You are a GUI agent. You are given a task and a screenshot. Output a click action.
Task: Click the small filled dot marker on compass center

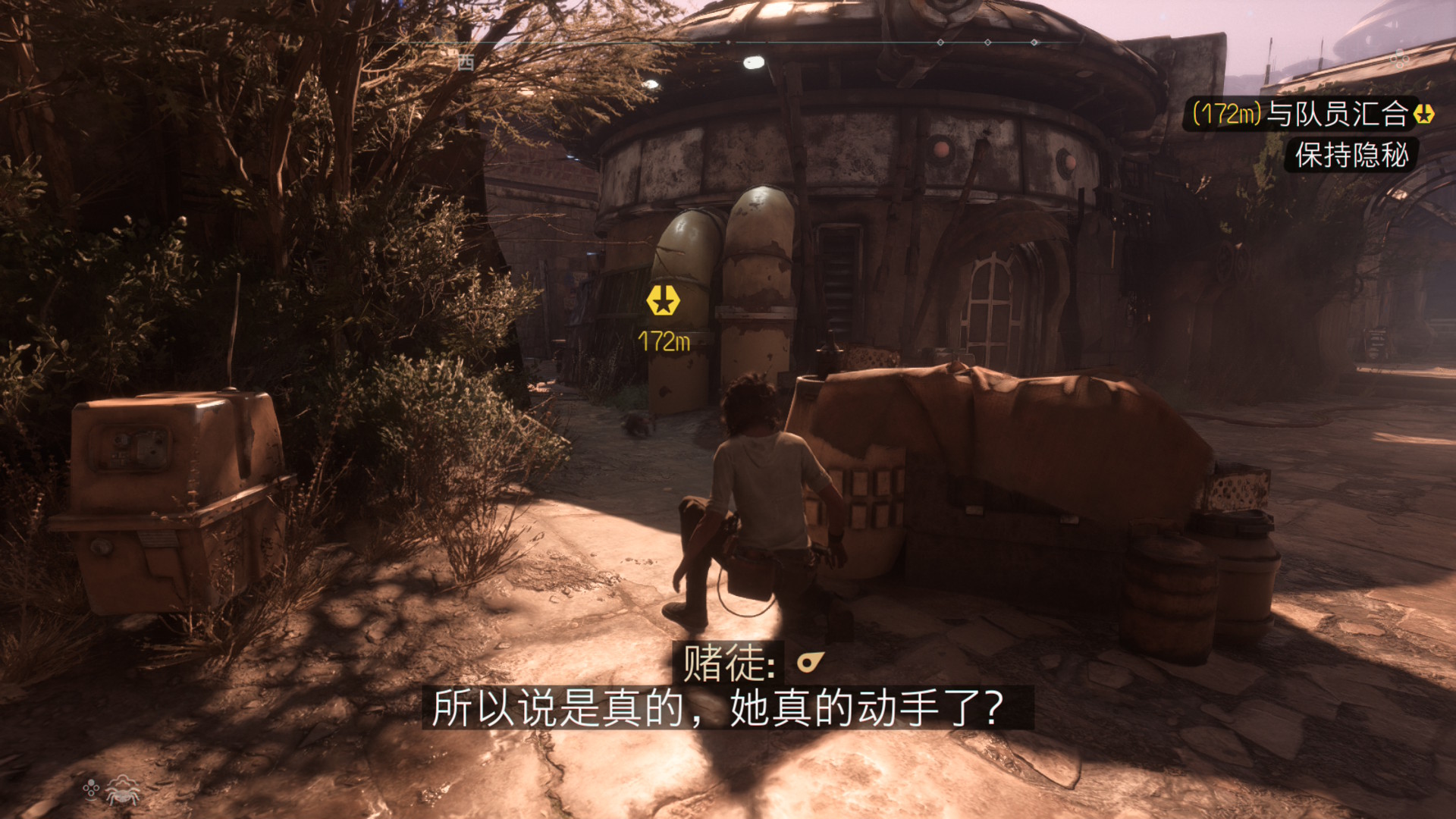pos(728,43)
